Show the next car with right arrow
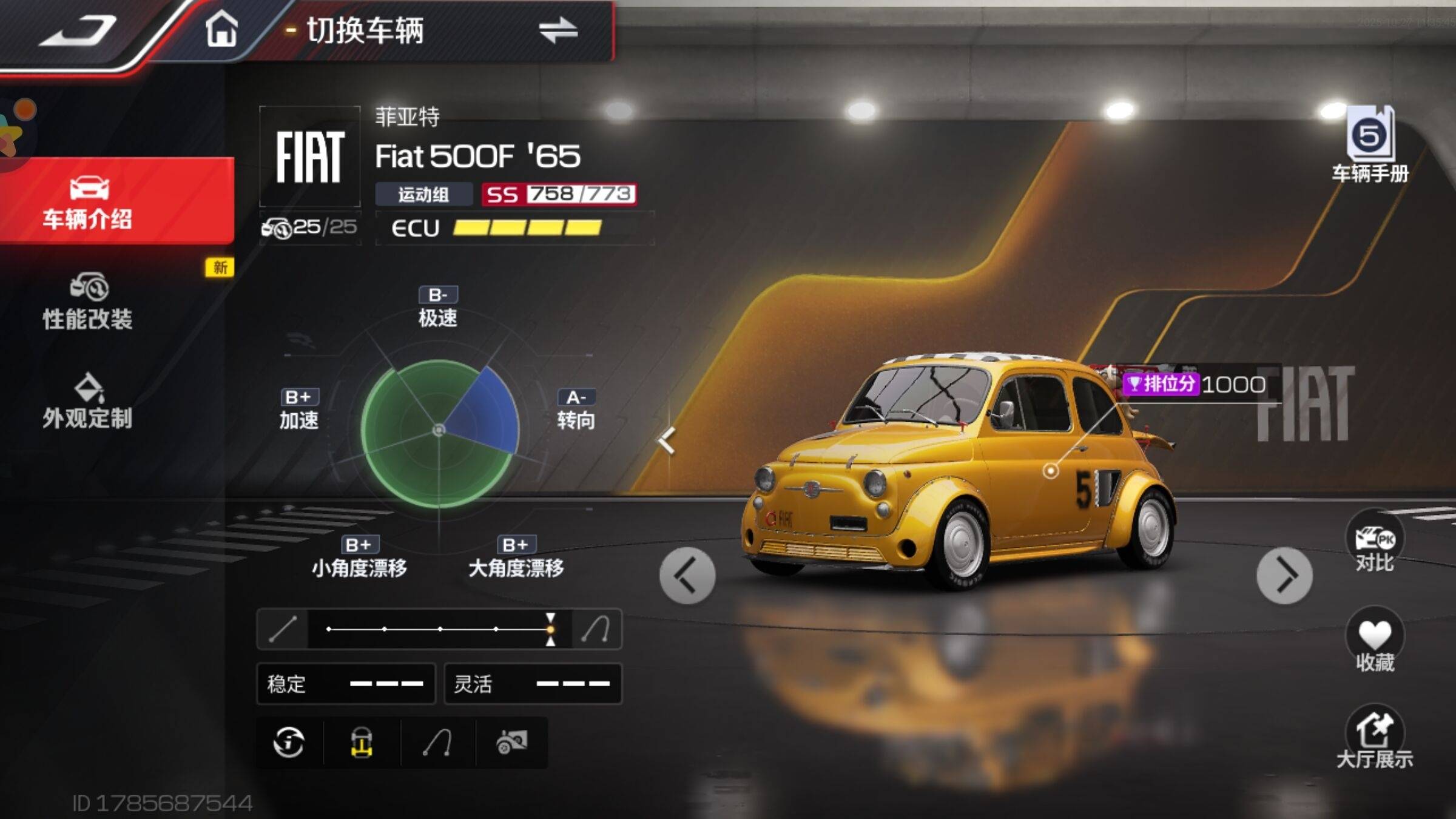This screenshot has height=819, width=1456. [x=1284, y=575]
